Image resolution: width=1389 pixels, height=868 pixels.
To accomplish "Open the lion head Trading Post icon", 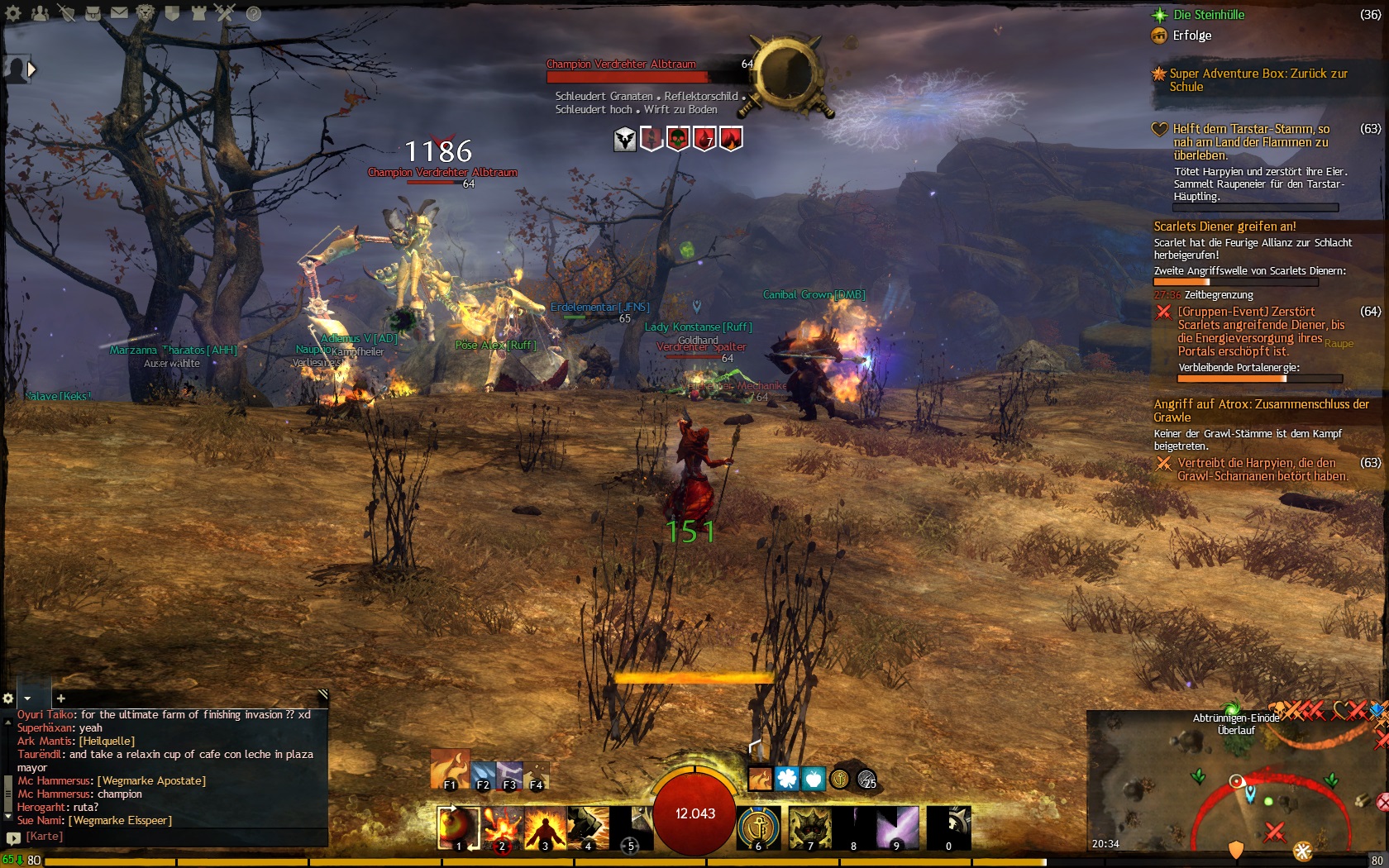I will [146, 12].
